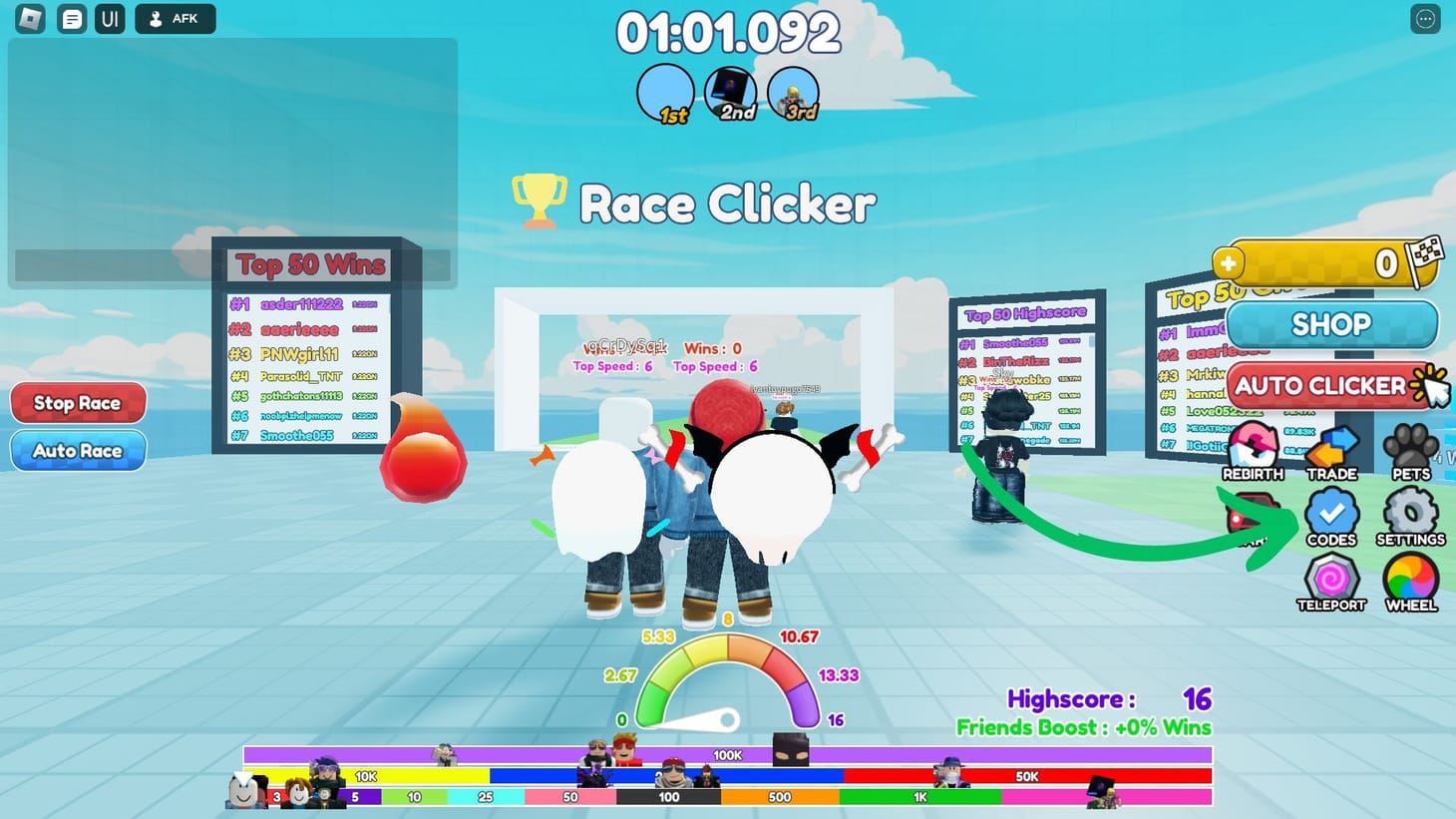Image resolution: width=1456 pixels, height=819 pixels.
Task: Expand the 2nd place winner avatar
Action: point(729,91)
